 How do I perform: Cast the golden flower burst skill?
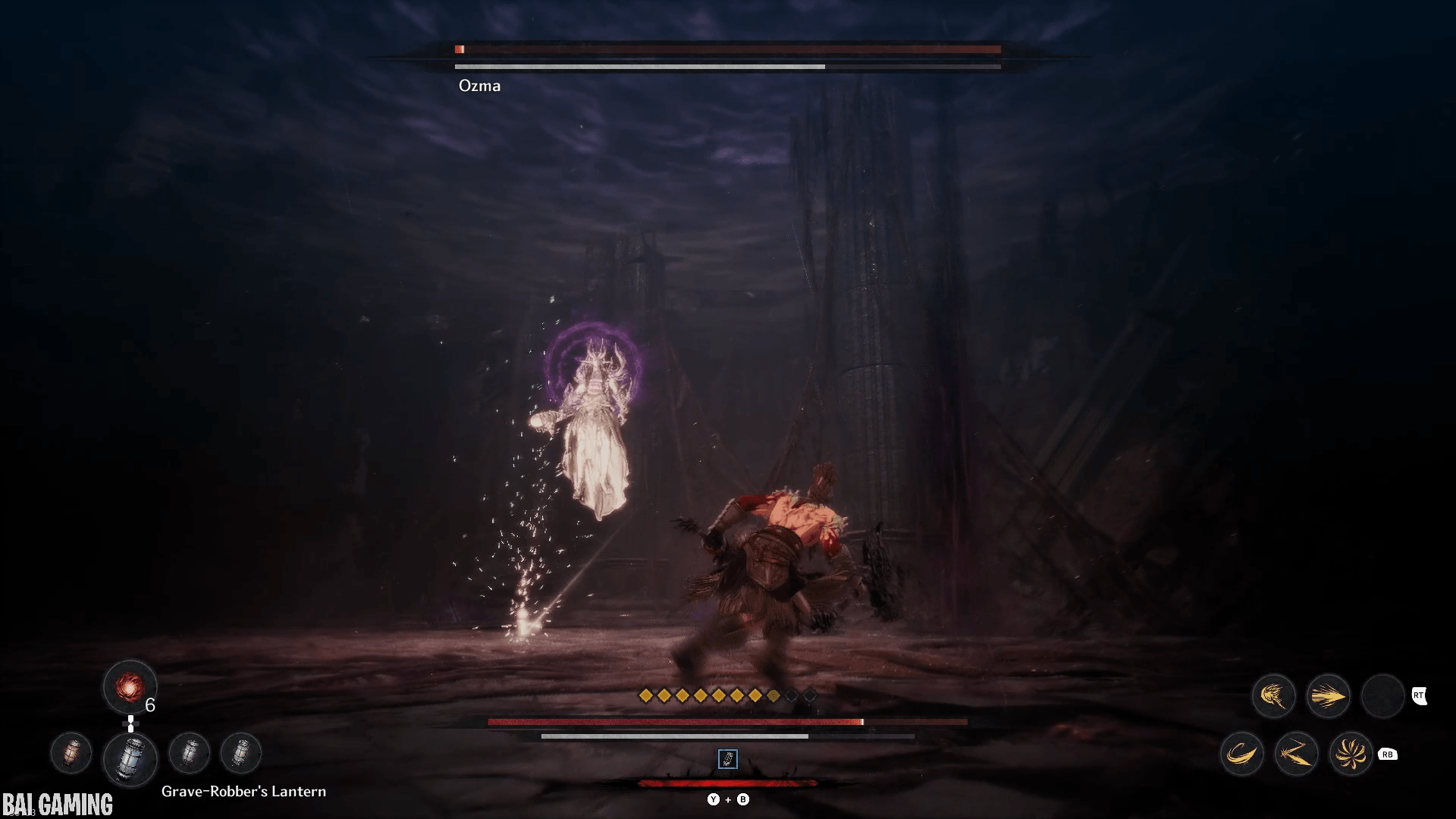[1351, 754]
